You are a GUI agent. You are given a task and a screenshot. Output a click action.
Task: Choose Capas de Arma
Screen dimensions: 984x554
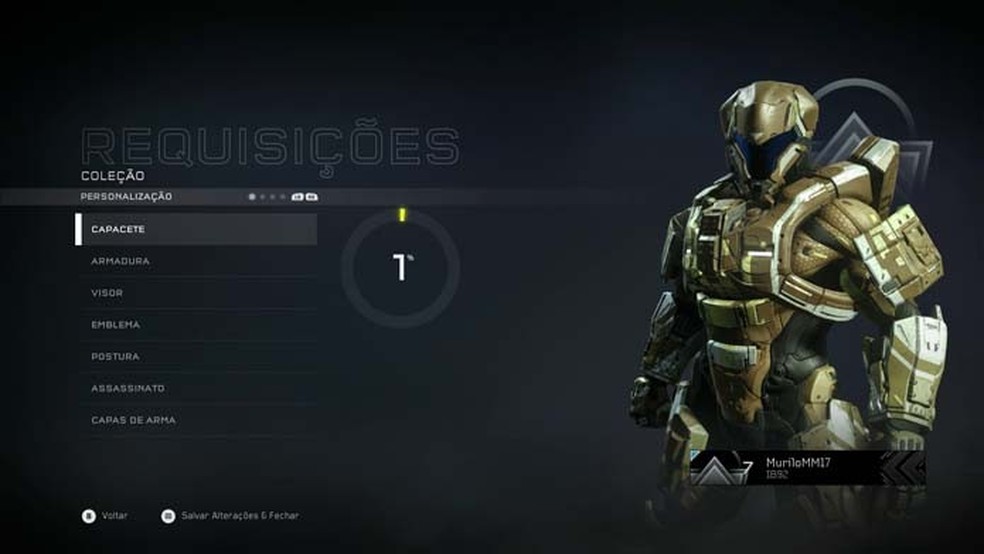(196, 420)
